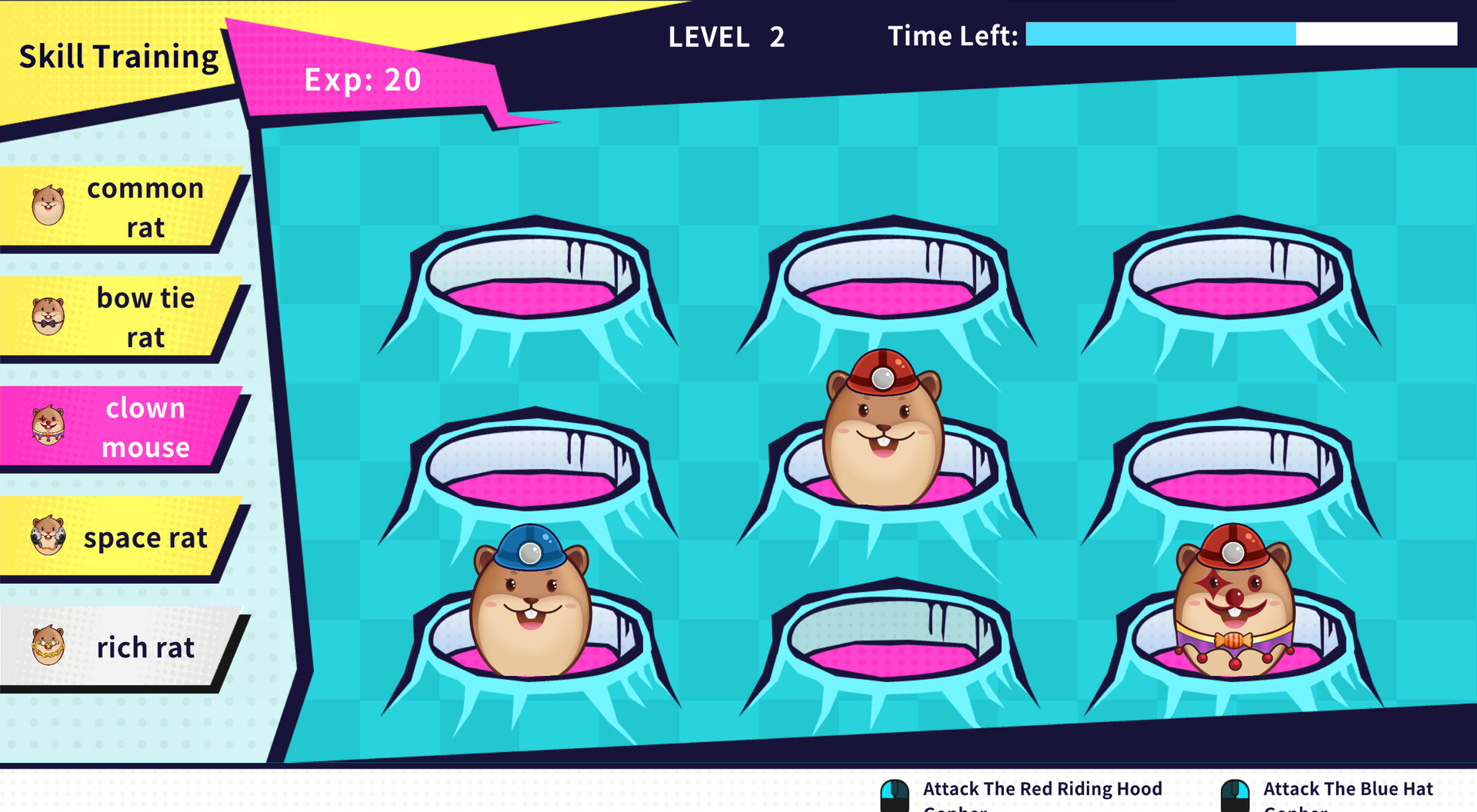Click the right mouse icon for Blue Hat hint
The height and width of the screenshot is (812, 1477).
[1237, 790]
